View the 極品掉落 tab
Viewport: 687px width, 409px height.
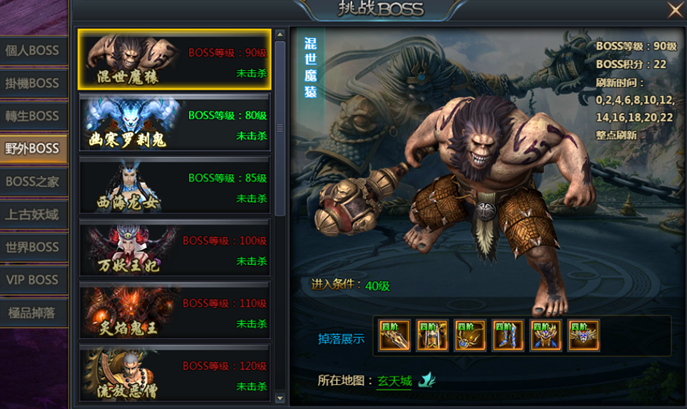tap(33, 312)
